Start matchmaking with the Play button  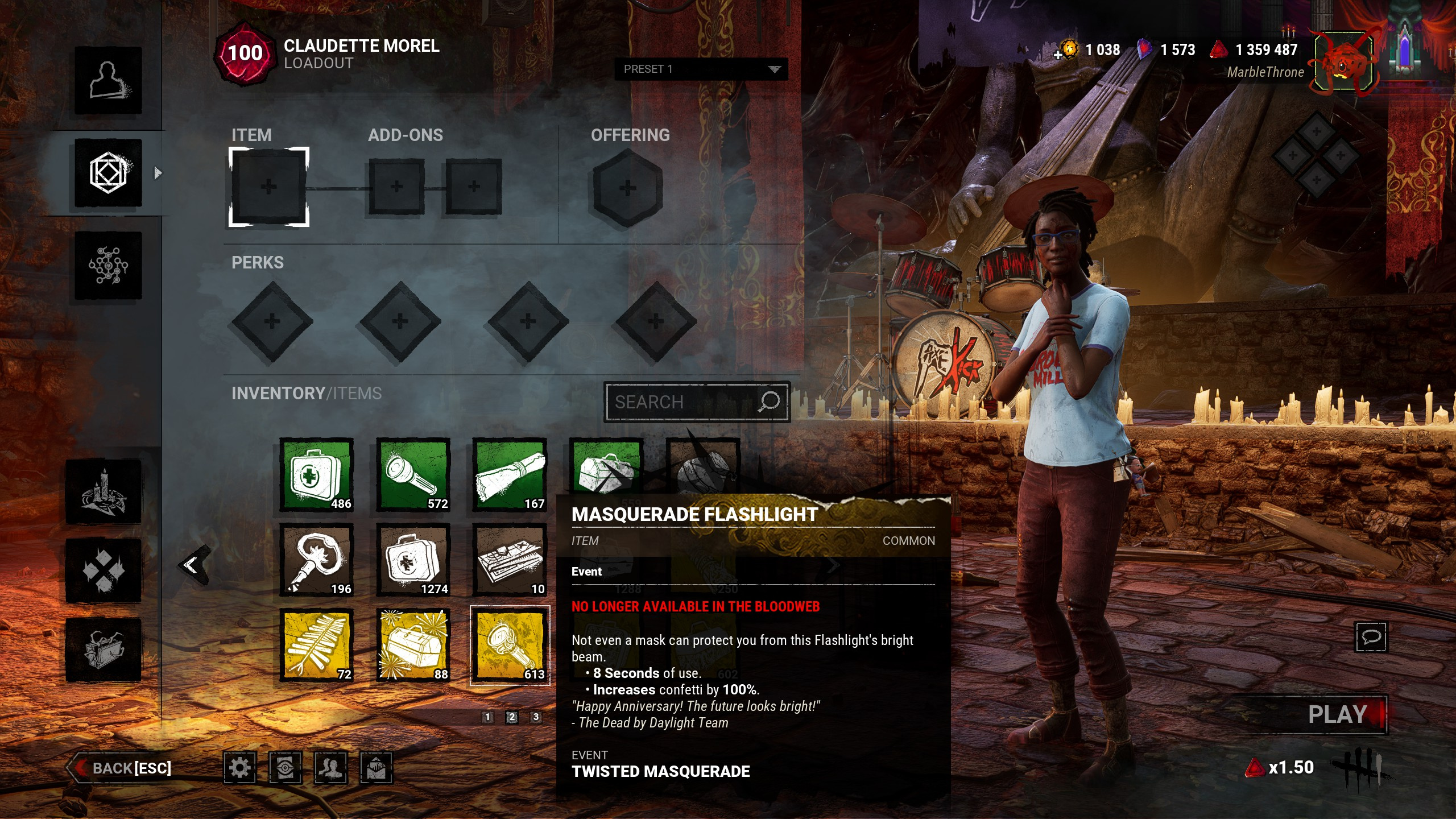pyautogui.click(x=1337, y=715)
